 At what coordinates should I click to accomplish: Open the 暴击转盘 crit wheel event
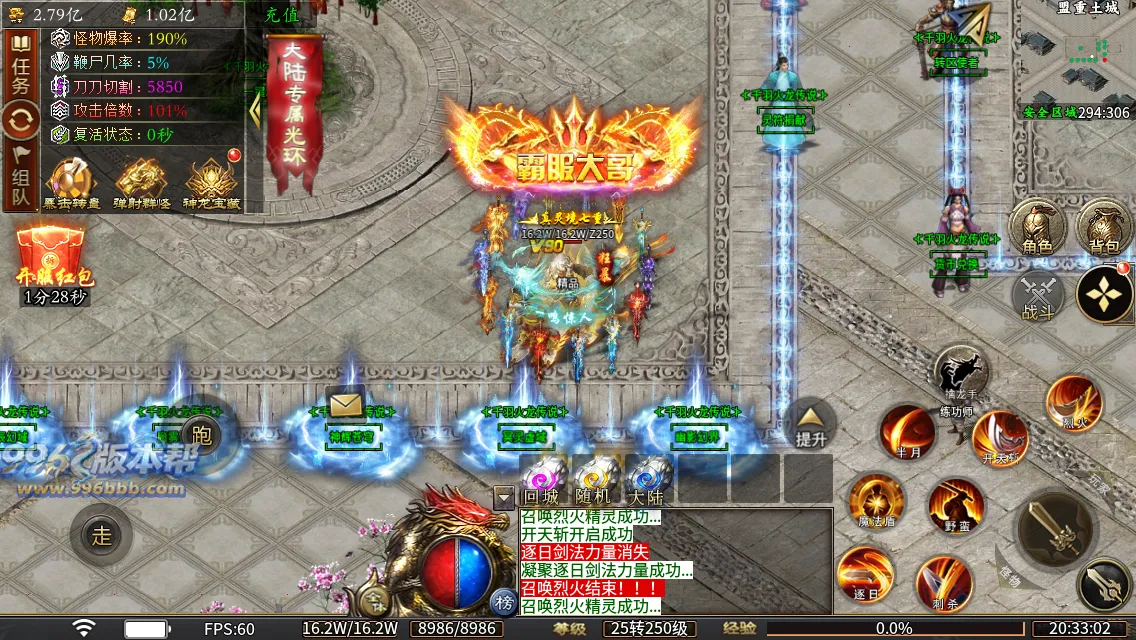(x=69, y=184)
